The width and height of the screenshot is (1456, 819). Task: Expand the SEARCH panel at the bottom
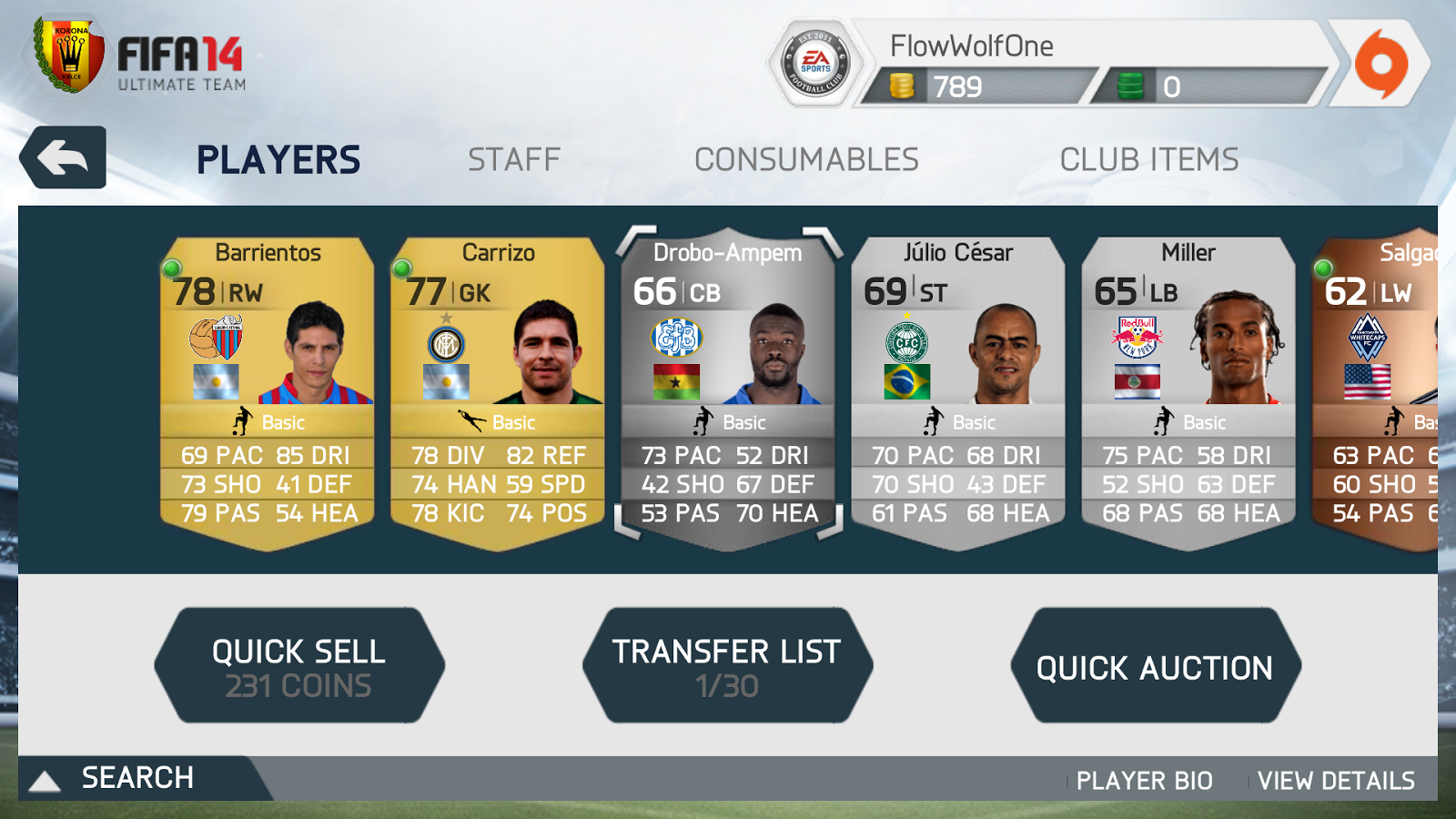coord(136,779)
